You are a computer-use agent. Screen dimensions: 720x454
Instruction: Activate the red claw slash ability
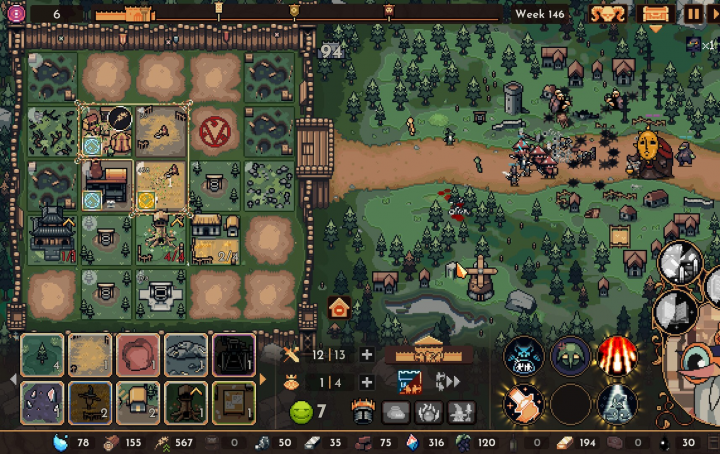tap(617, 355)
